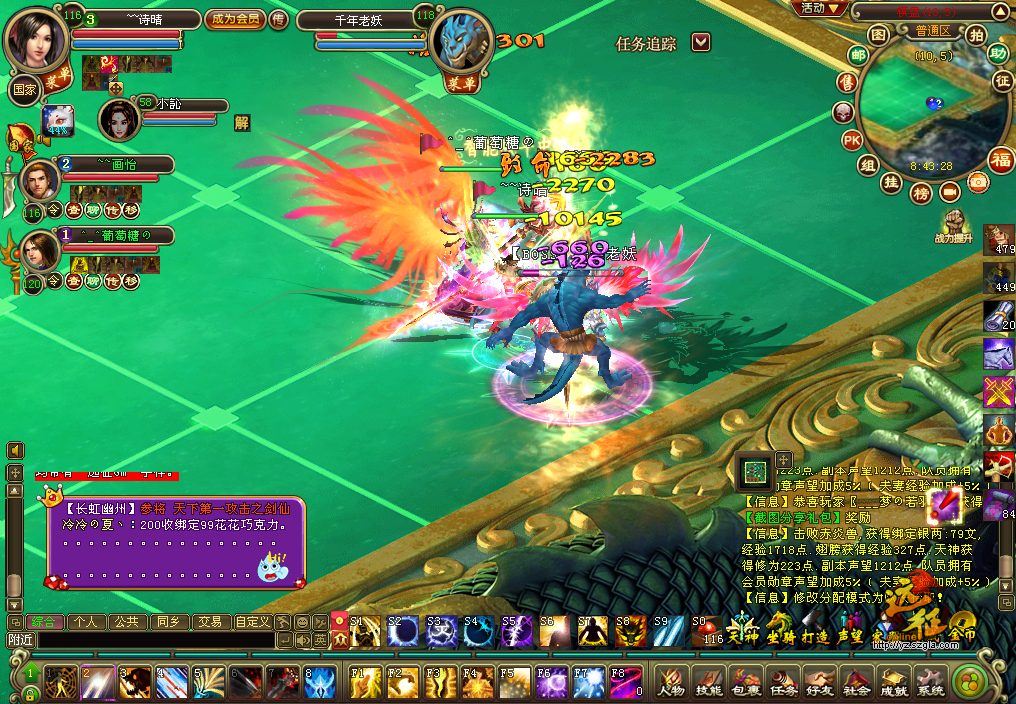Select teammate 画怡's portrait

tap(41, 181)
